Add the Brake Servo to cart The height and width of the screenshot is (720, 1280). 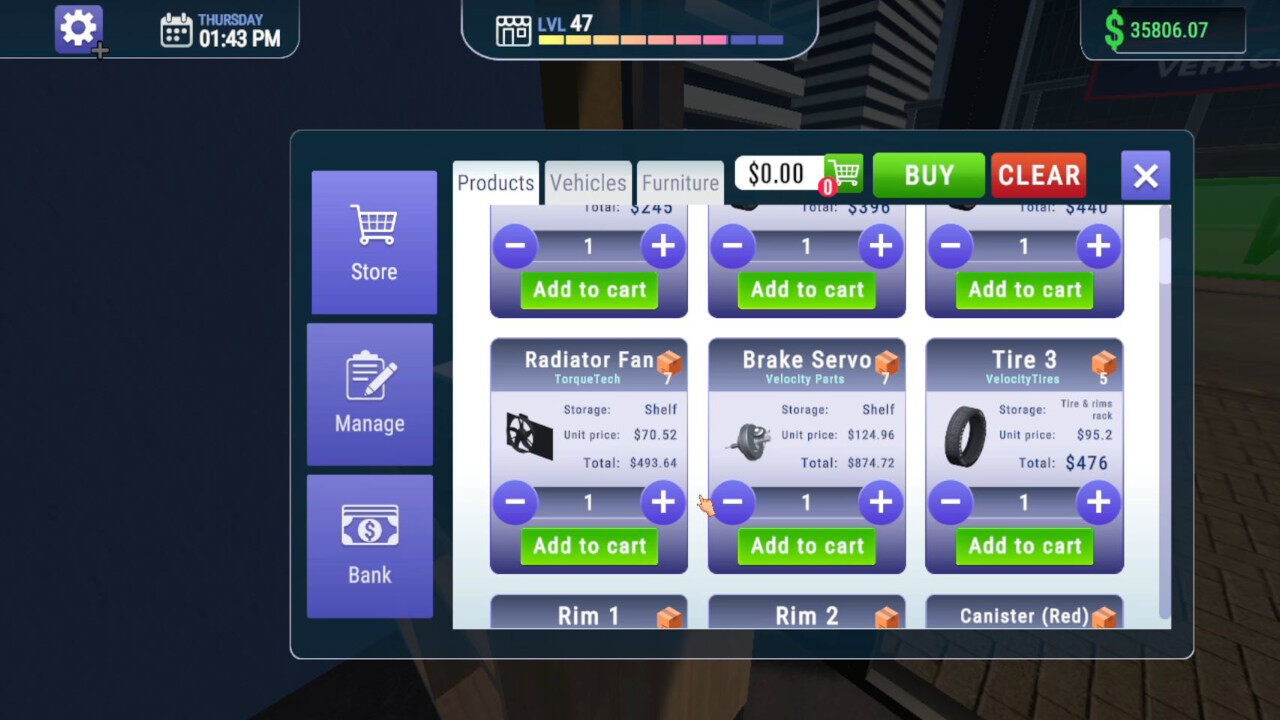click(806, 546)
